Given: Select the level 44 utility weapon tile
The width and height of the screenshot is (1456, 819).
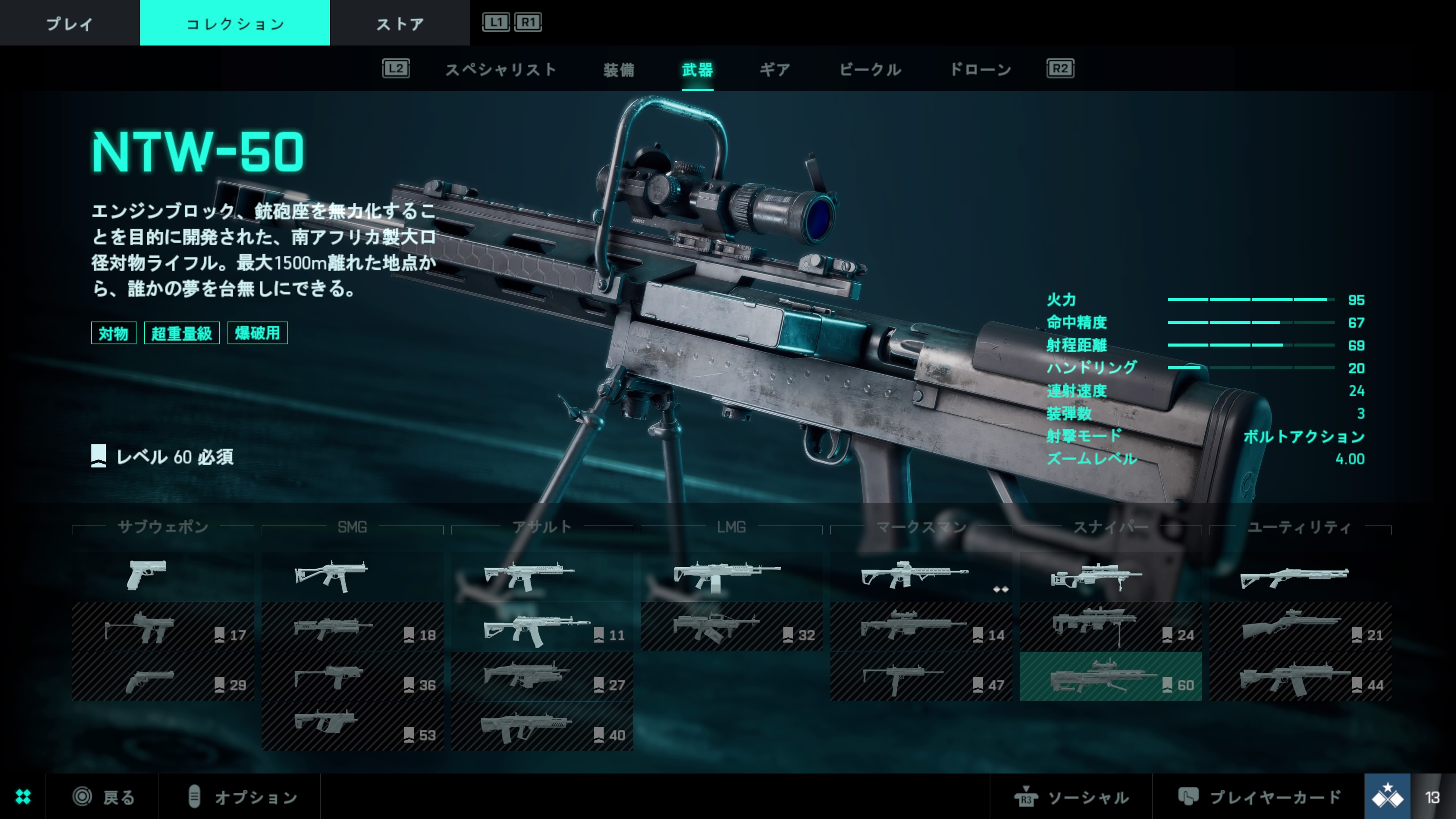Looking at the screenshot, I should (1299, 676).
